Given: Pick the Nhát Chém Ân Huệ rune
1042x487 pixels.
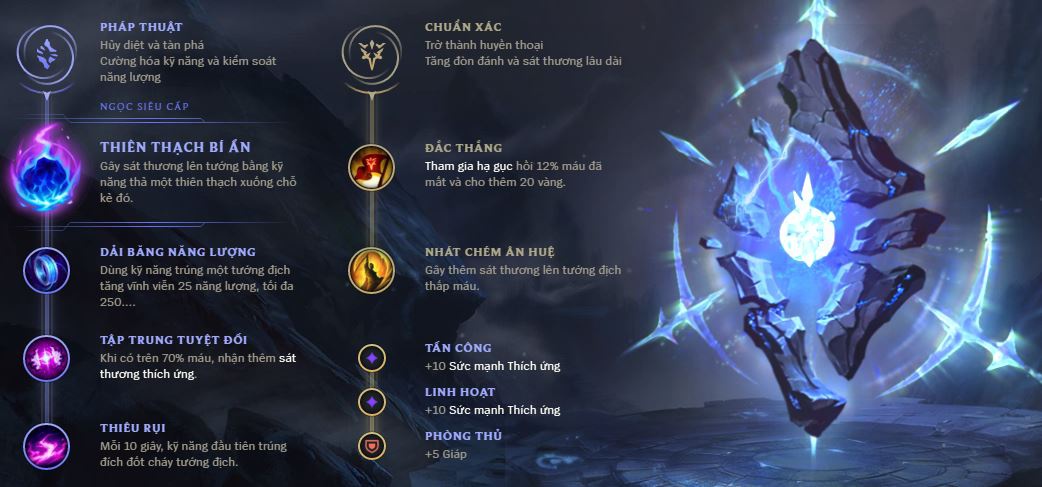Looking at the screenshot, I should click(371, 269).
